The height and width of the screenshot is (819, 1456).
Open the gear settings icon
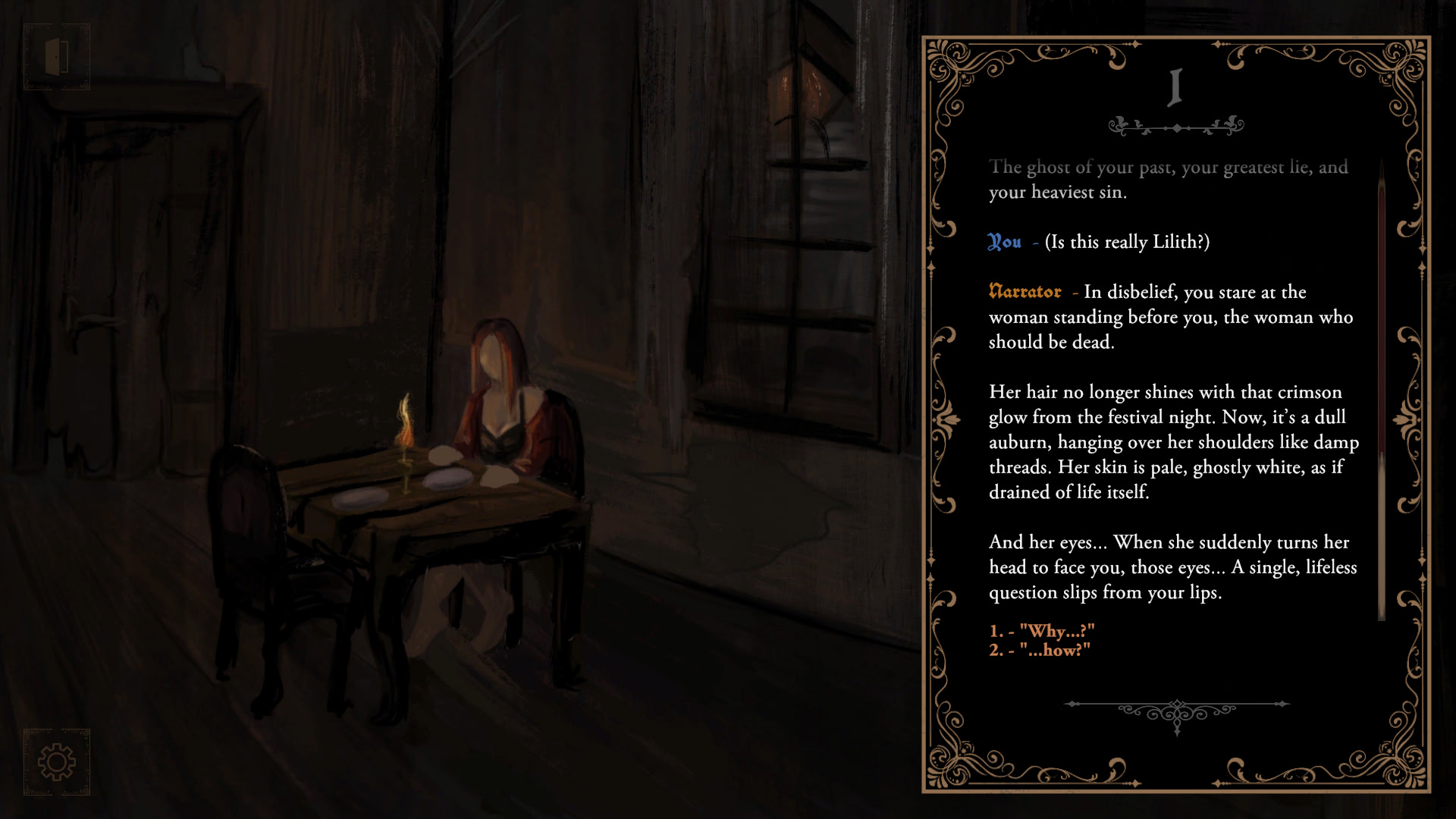coord(57,762)
